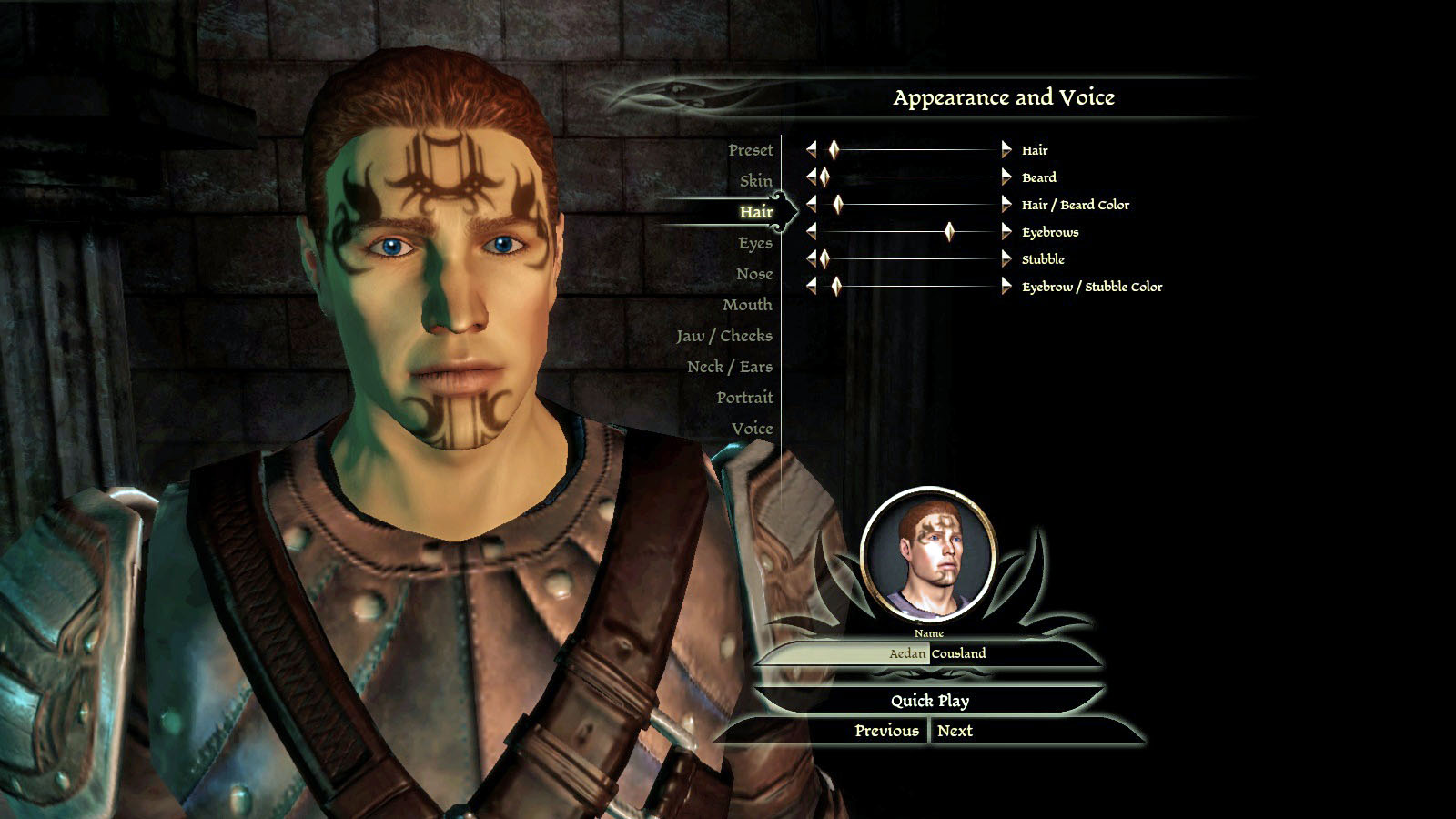Screen dimensions: 1456x819
Task: Increase the Hair style with right arrow
Action: pyautogui.click(x=1006, y=150)
